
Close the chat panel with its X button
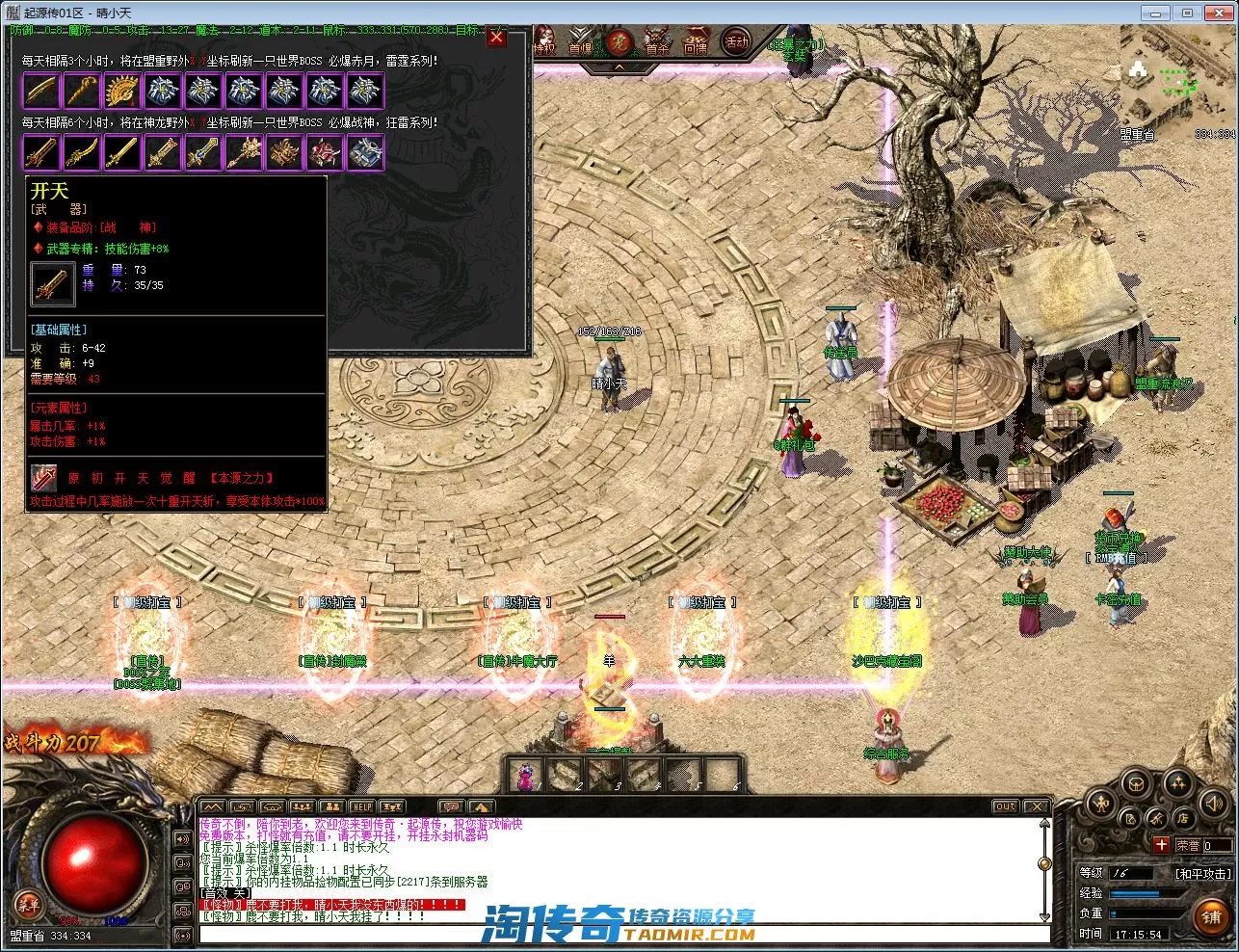point(1036,807)
